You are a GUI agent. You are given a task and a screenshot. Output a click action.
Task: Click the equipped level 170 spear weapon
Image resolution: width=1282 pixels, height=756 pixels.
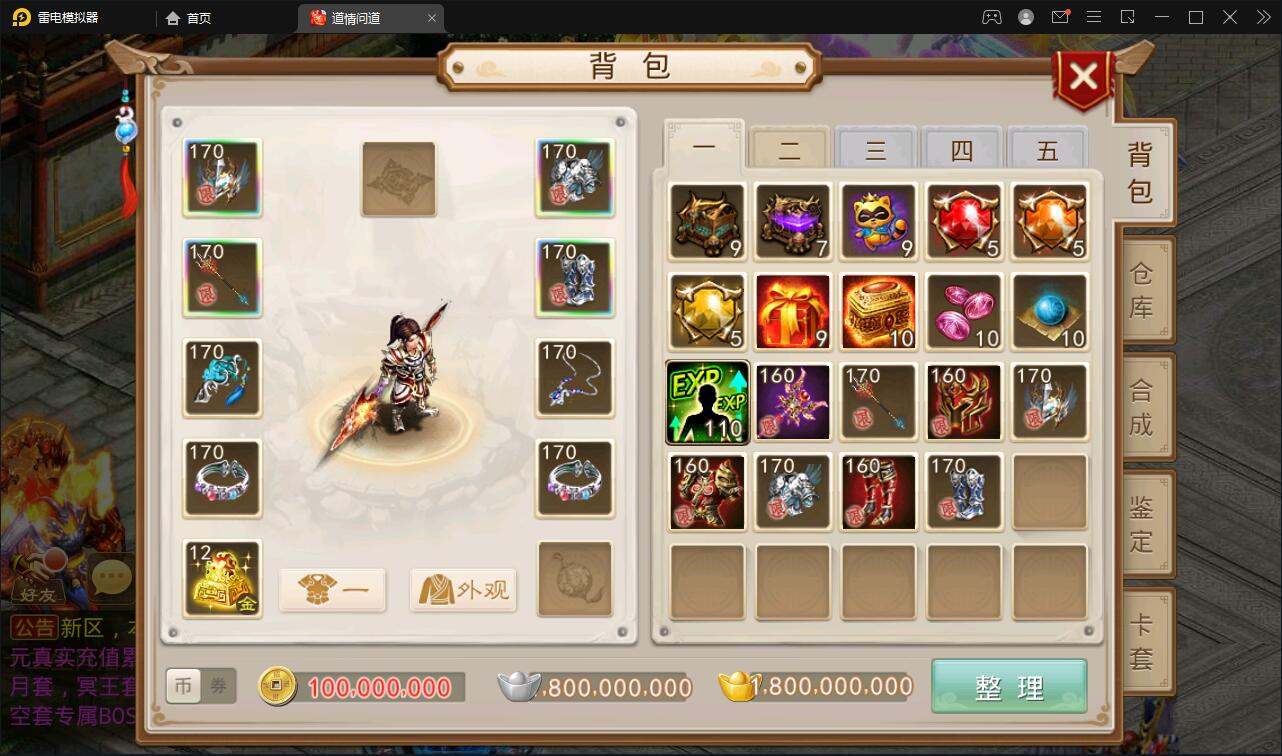click(222, 278)
